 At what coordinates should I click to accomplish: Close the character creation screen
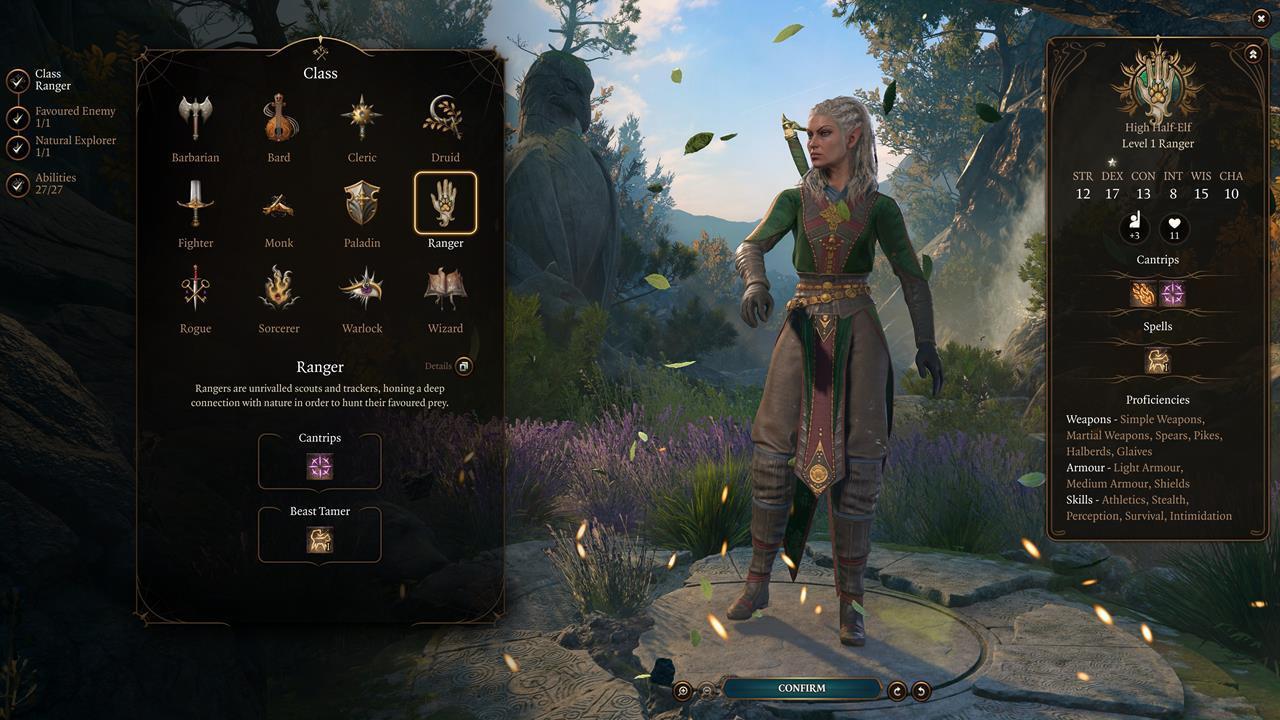[x=1260, y=18]
